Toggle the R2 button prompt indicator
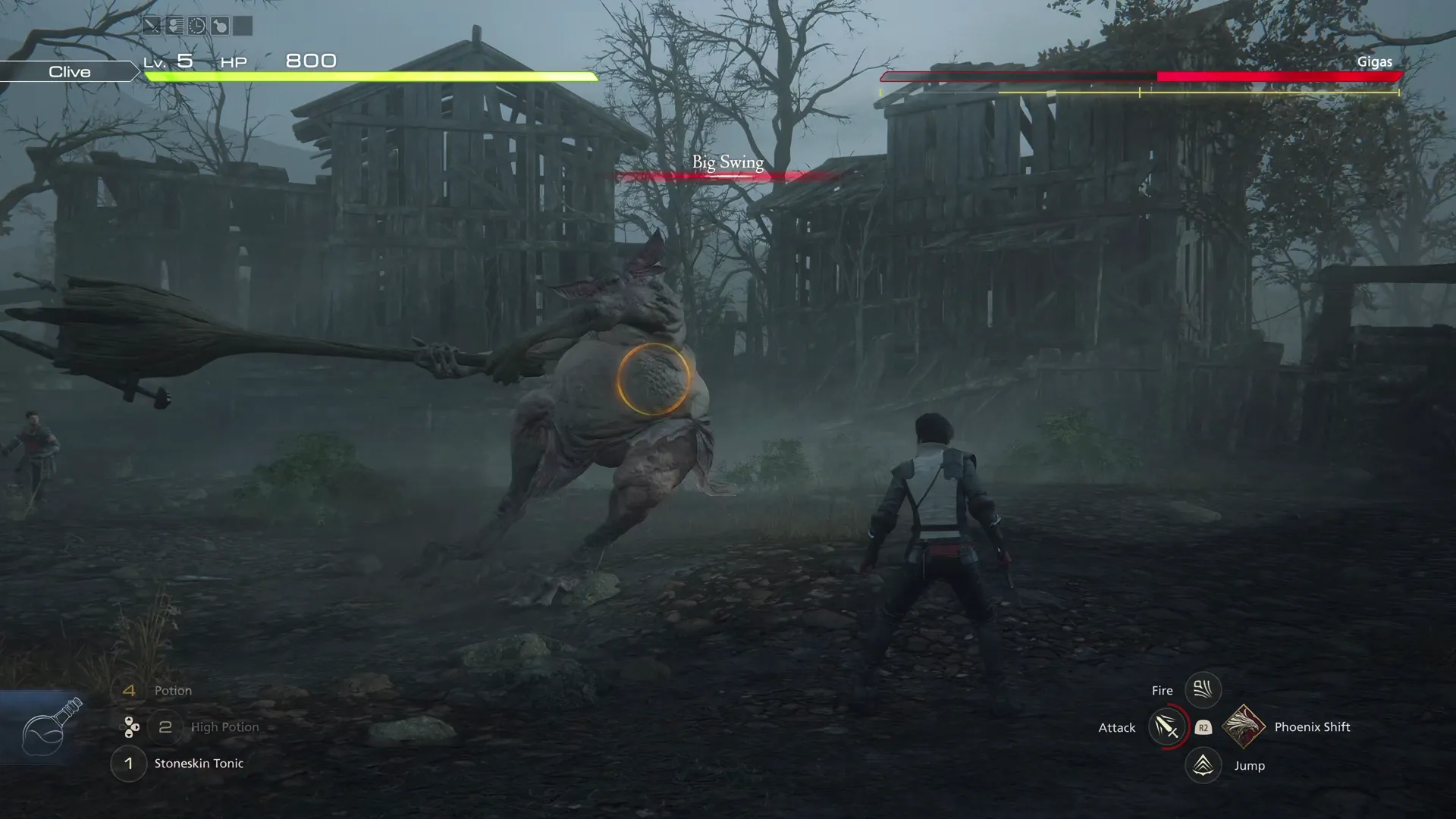 (1203, 726)
